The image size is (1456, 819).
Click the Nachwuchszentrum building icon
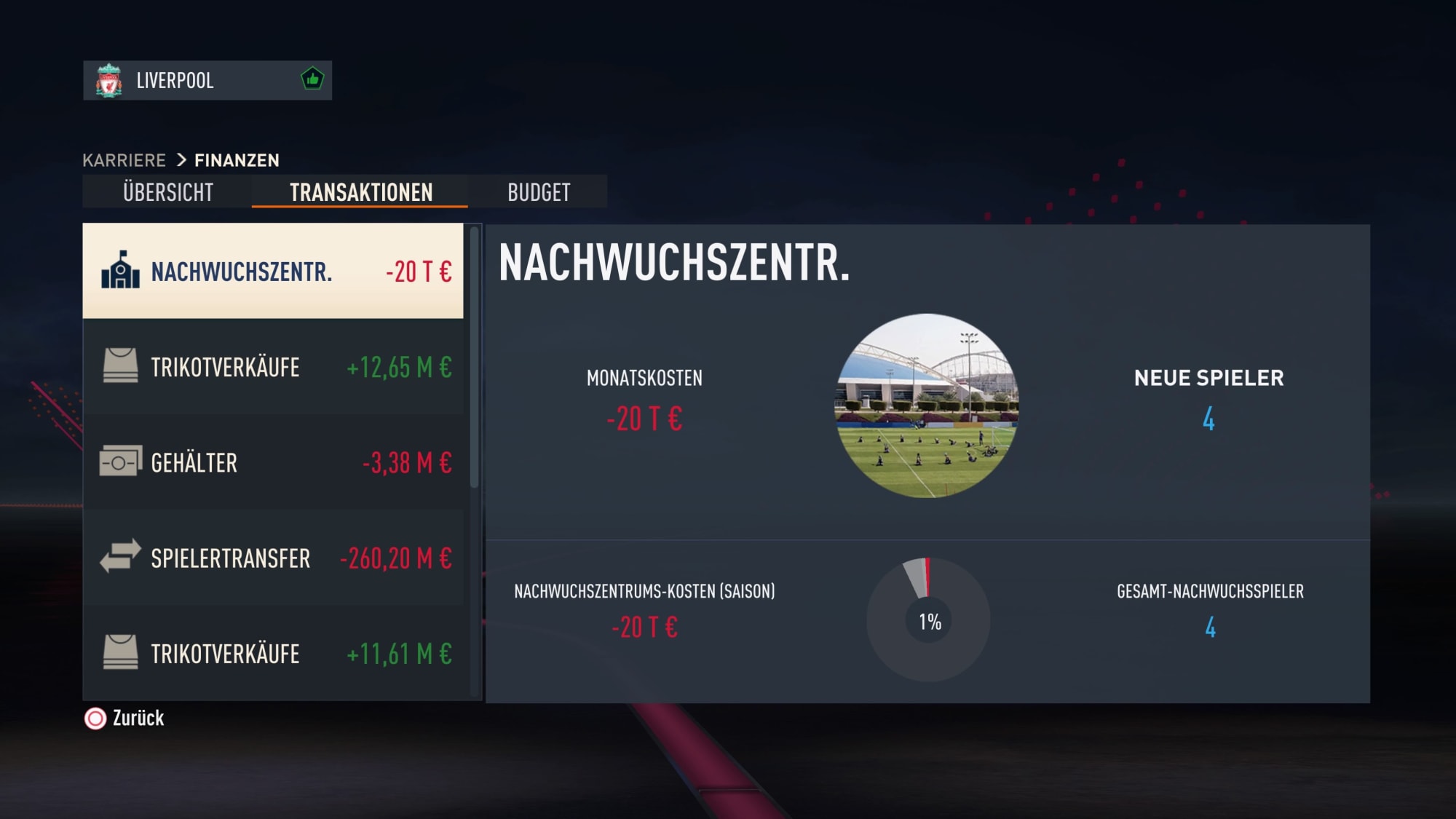coord(120,272)
